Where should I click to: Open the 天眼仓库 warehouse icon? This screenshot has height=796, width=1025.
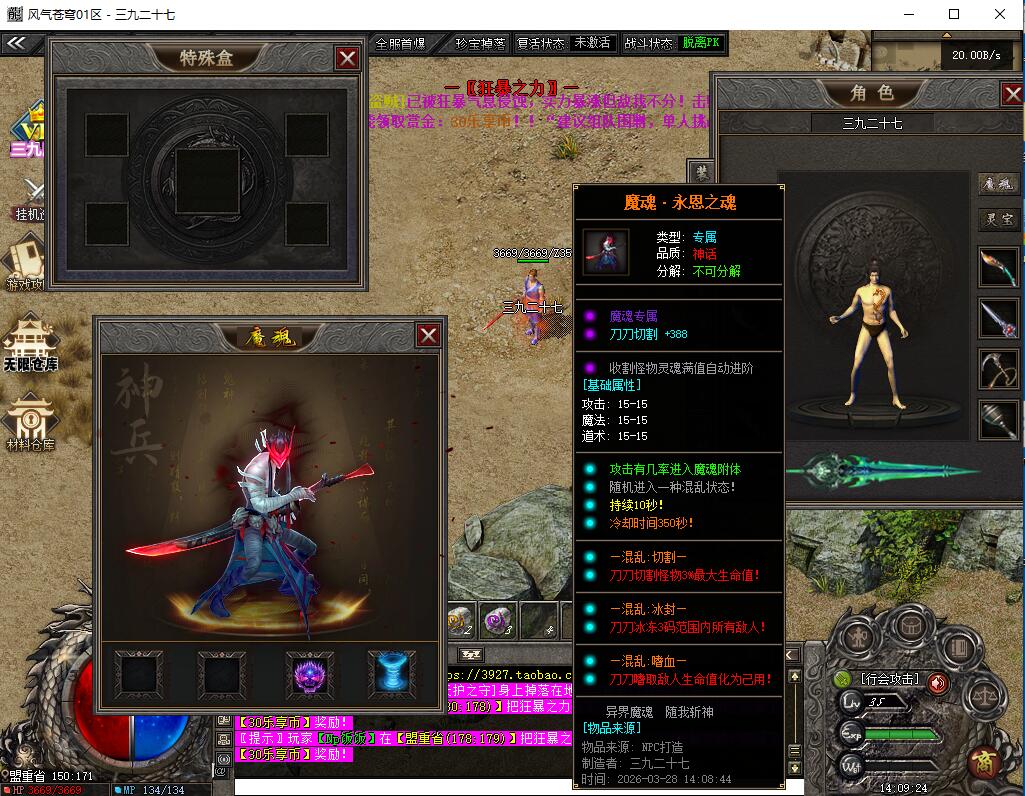coord(30,343)
